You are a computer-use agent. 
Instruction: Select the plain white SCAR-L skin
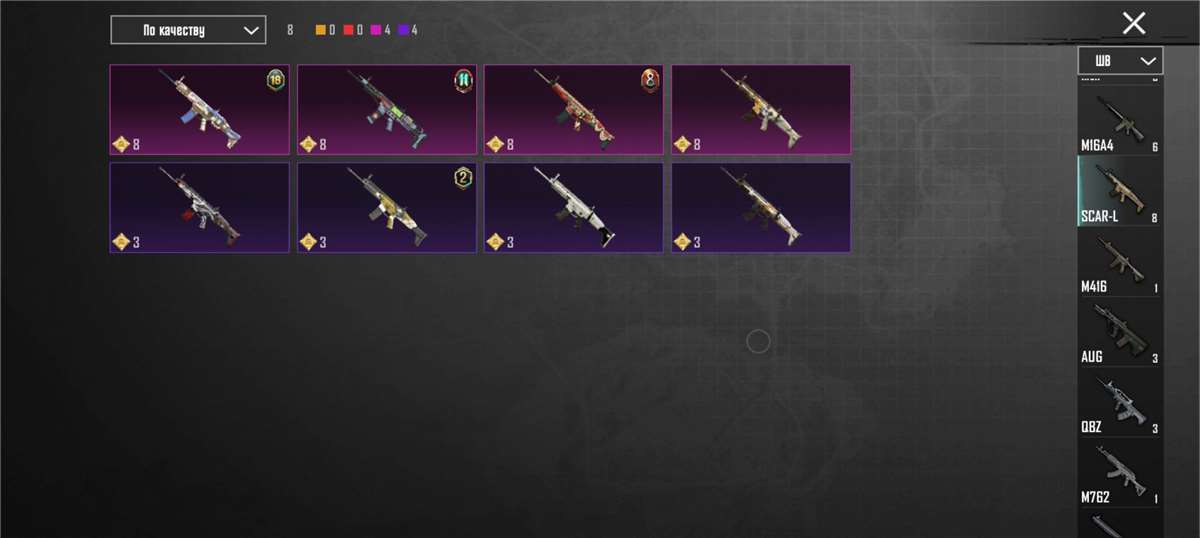click(573, 208)
